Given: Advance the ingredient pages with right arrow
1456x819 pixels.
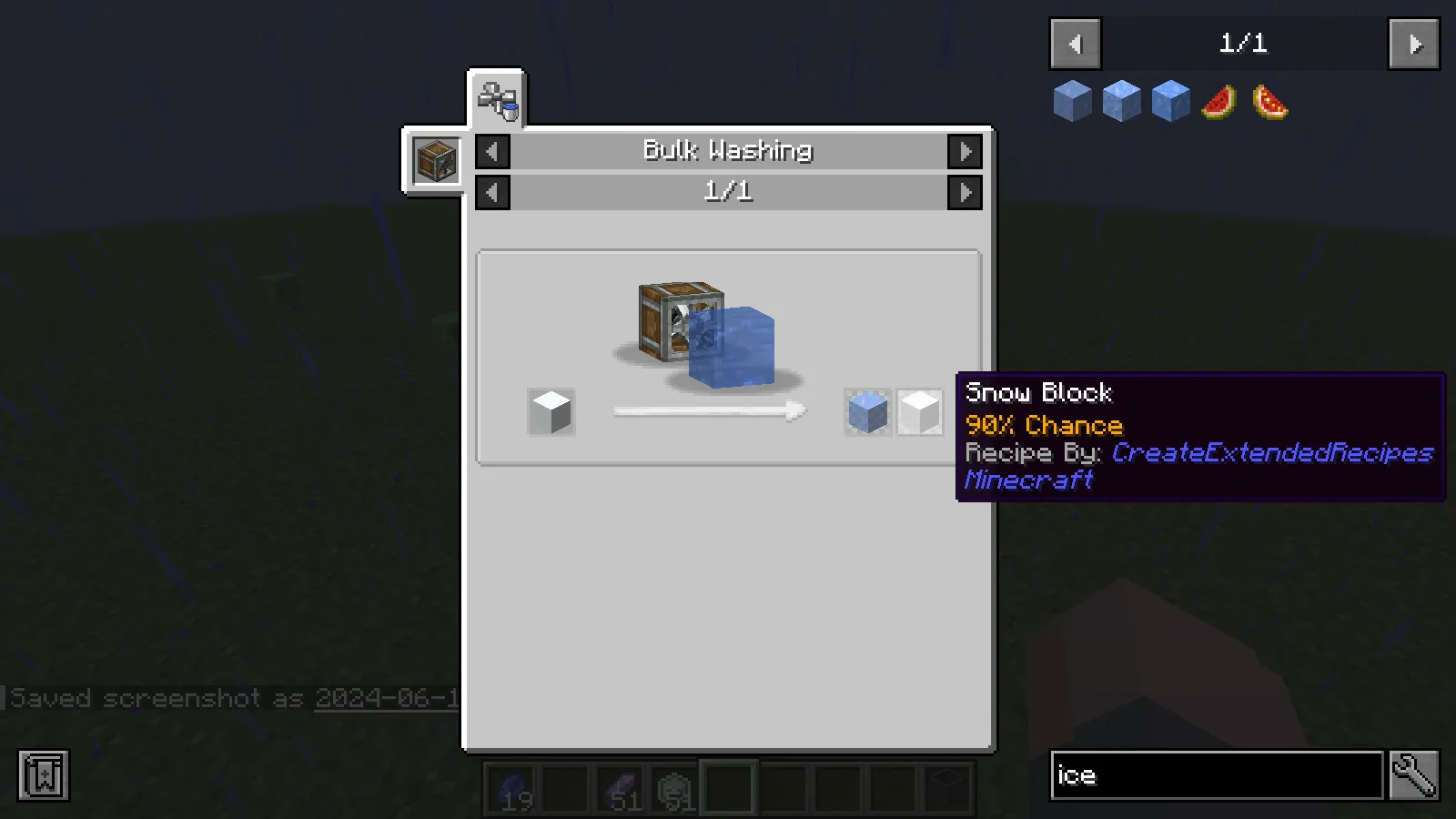Looking at the screenshot, I should click(1413, 44).
